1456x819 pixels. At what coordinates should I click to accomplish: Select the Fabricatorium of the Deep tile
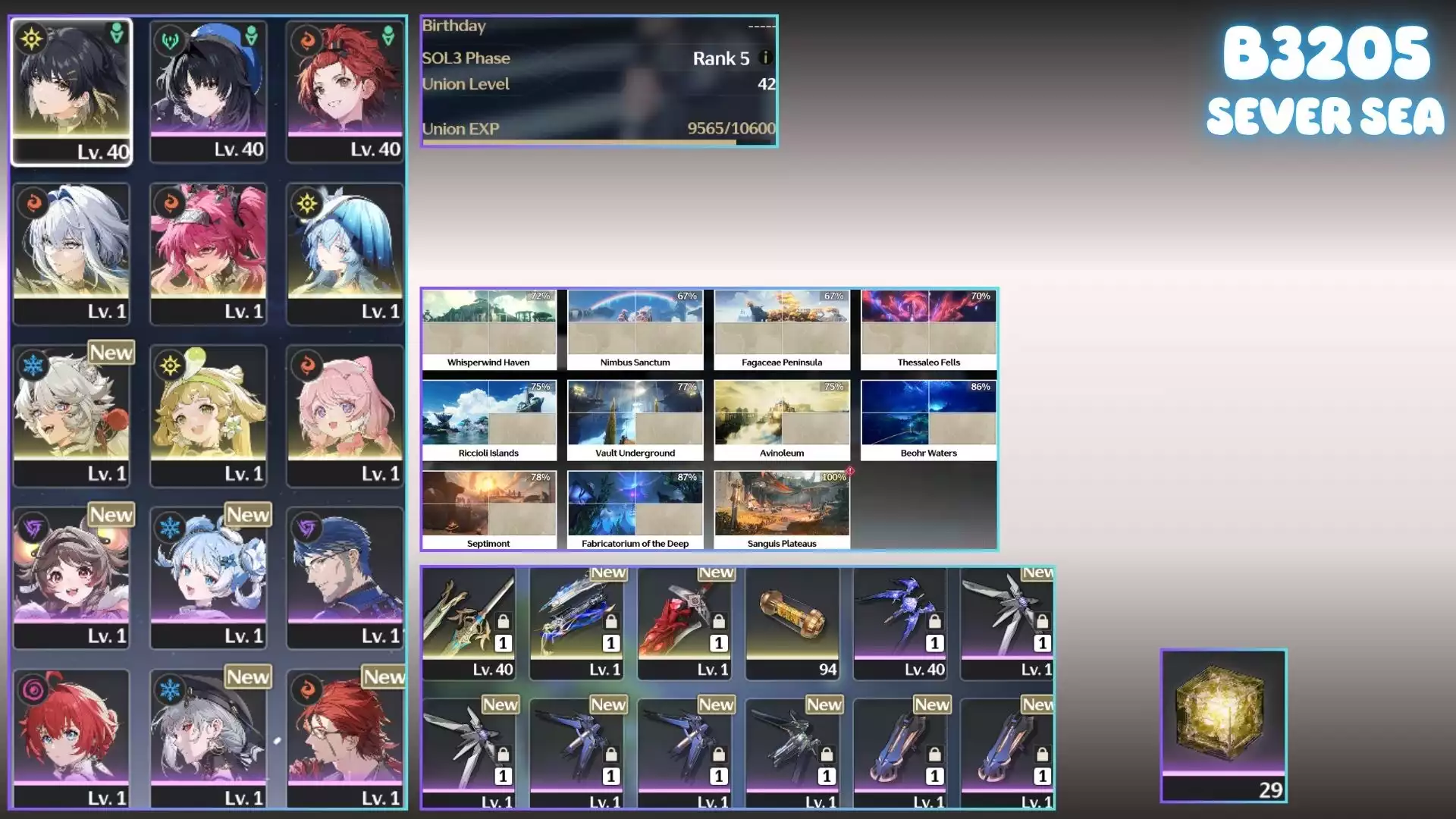[x=635, y=510]
